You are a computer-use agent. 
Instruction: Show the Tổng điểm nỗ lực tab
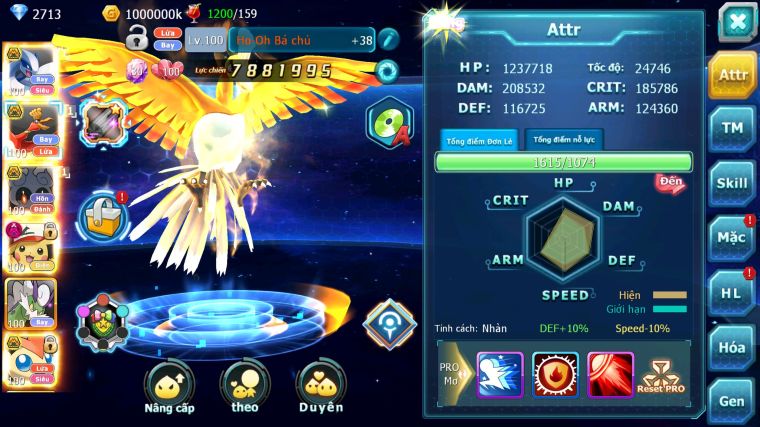pyautogui.click(x=565, y=139)
